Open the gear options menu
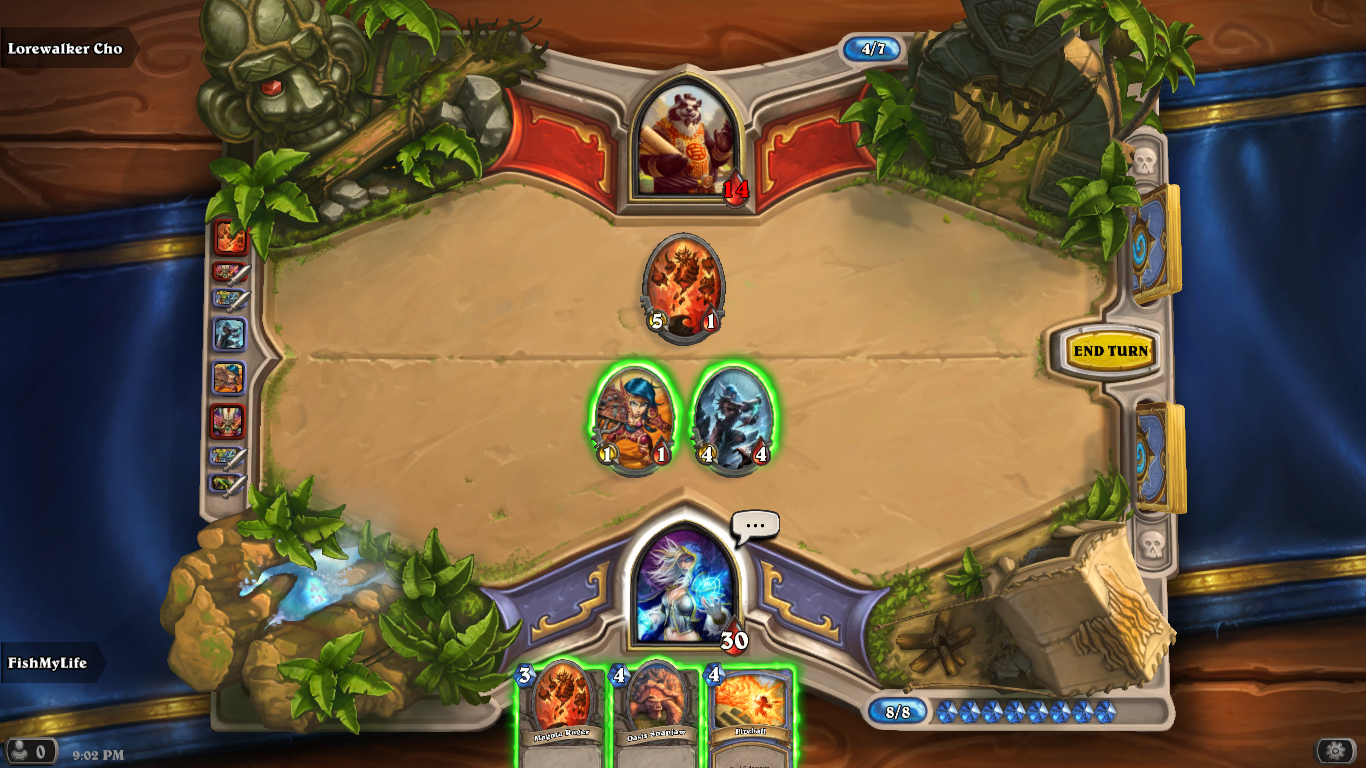This screenshot has height=768, width=1366. click(x=1335, y=750)
